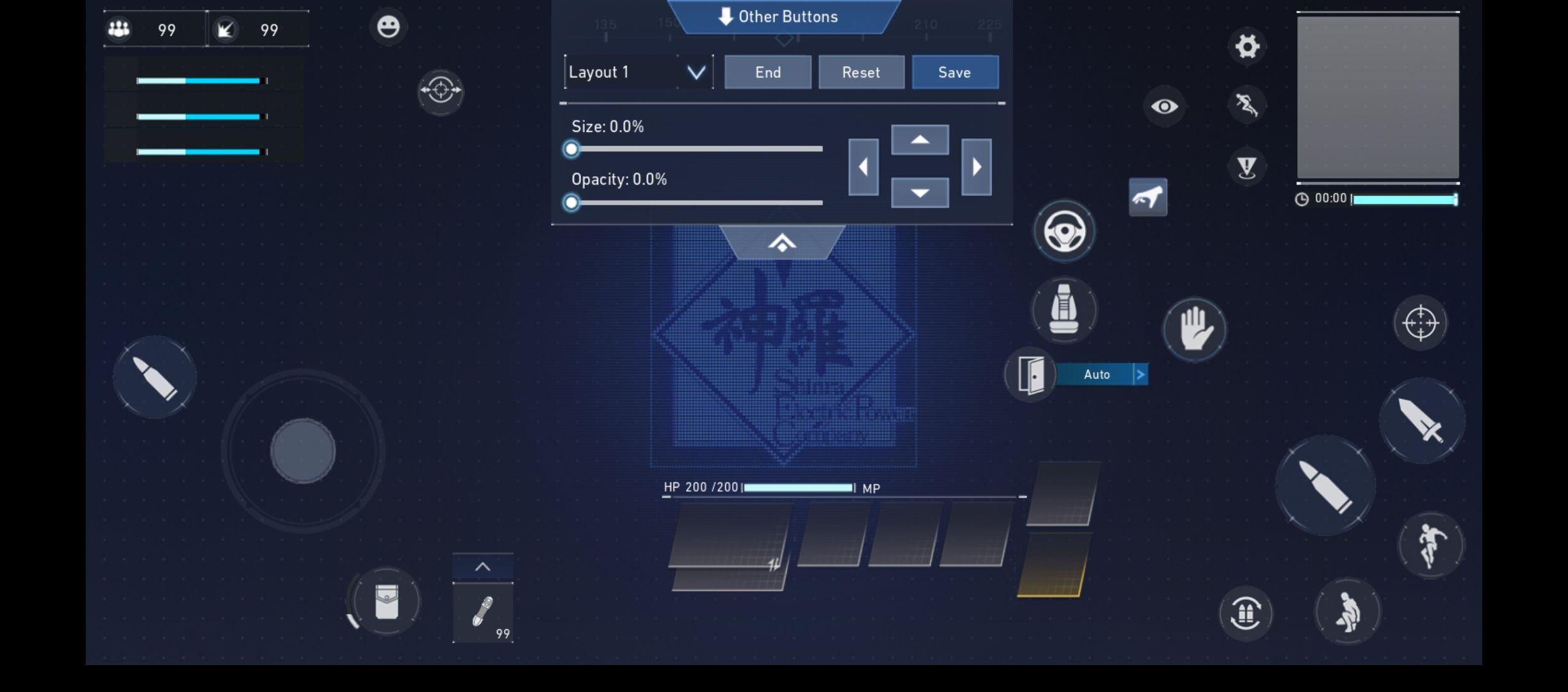The height and width of the screenshot is (692, 1568).
Task: Select the steering wheel driving control
Action: point(1065,231)
